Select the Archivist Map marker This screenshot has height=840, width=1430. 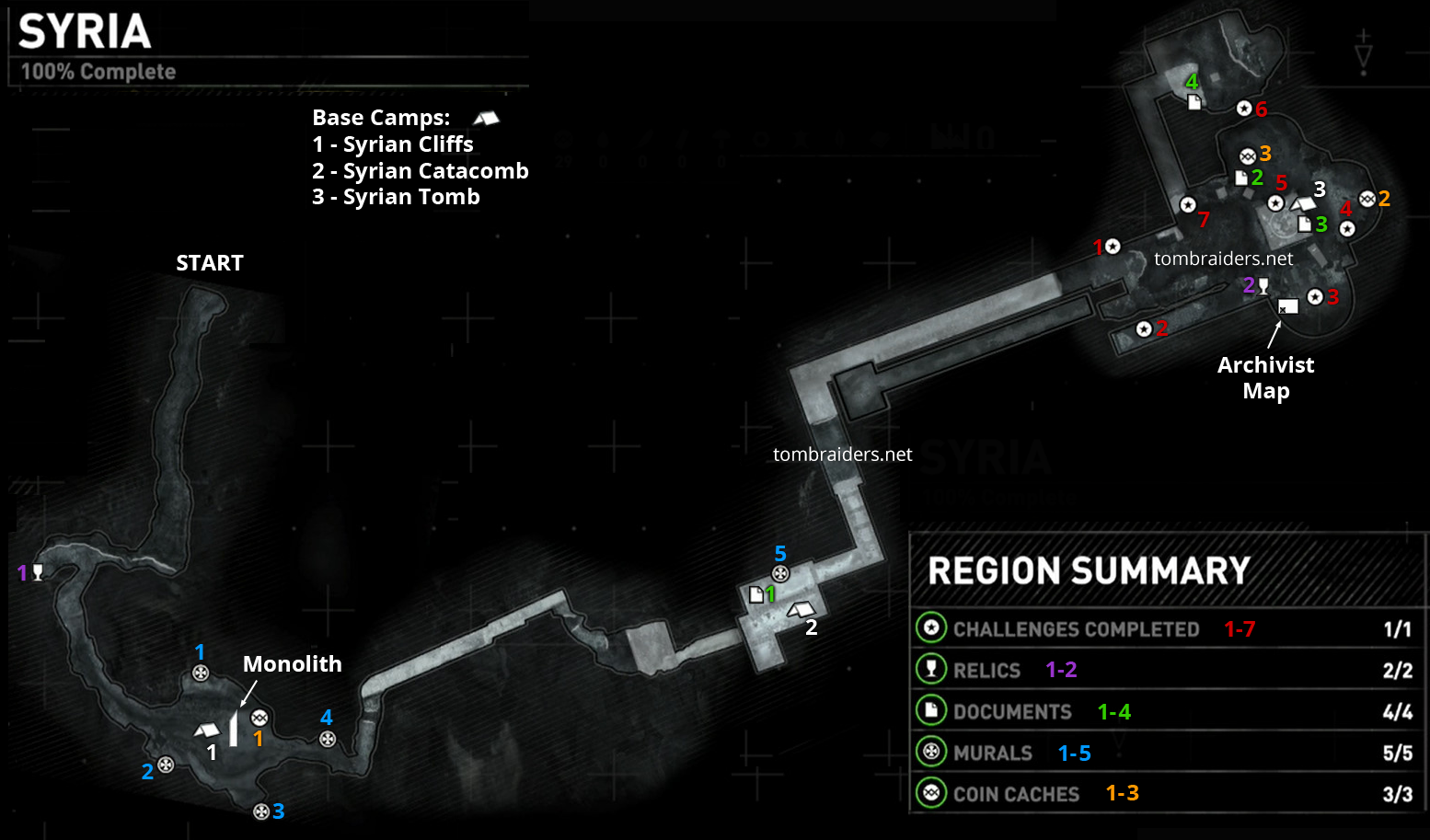pyautogui.click(x=1288, y=306)
